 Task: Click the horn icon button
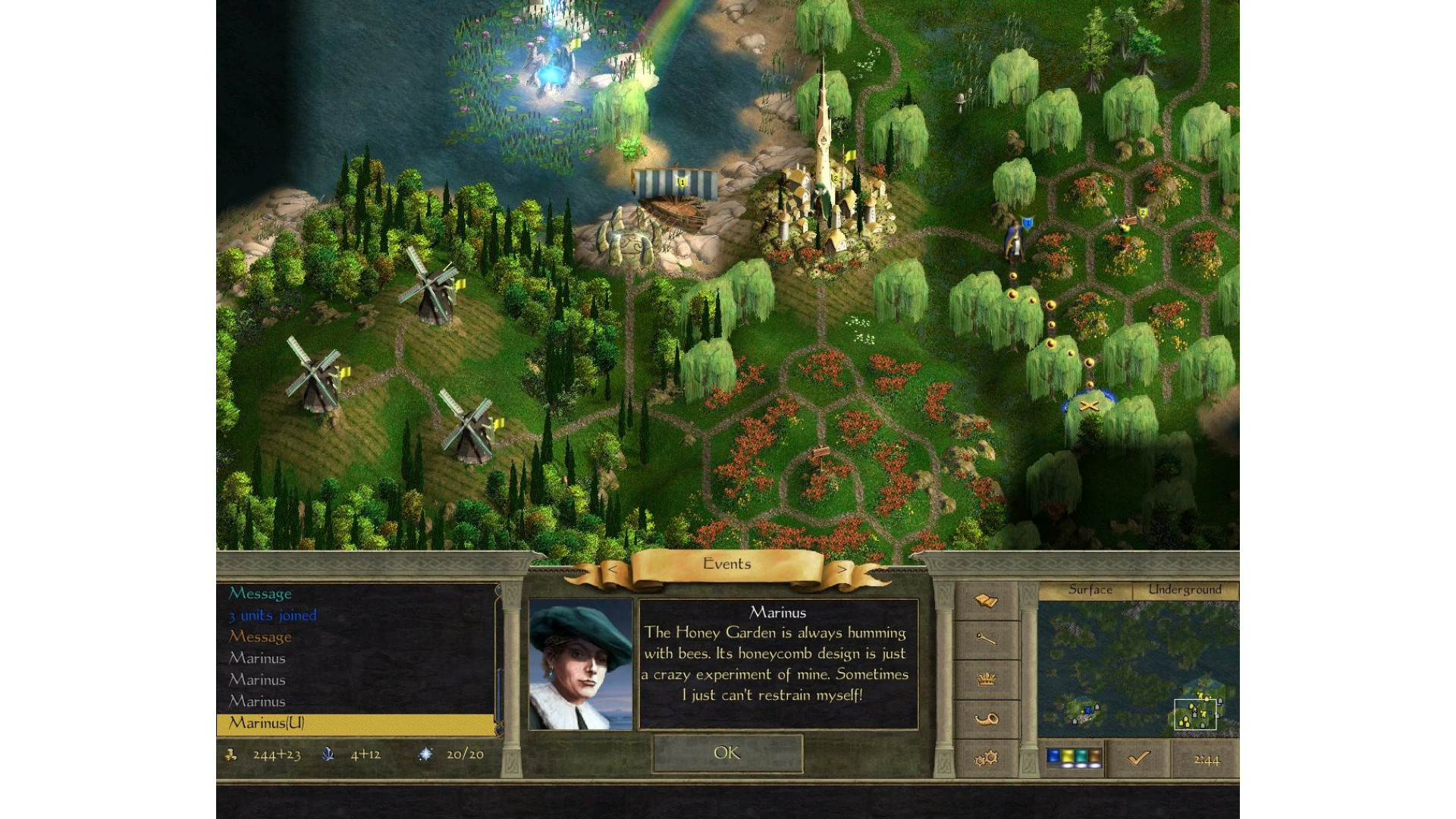click(985, 719)
